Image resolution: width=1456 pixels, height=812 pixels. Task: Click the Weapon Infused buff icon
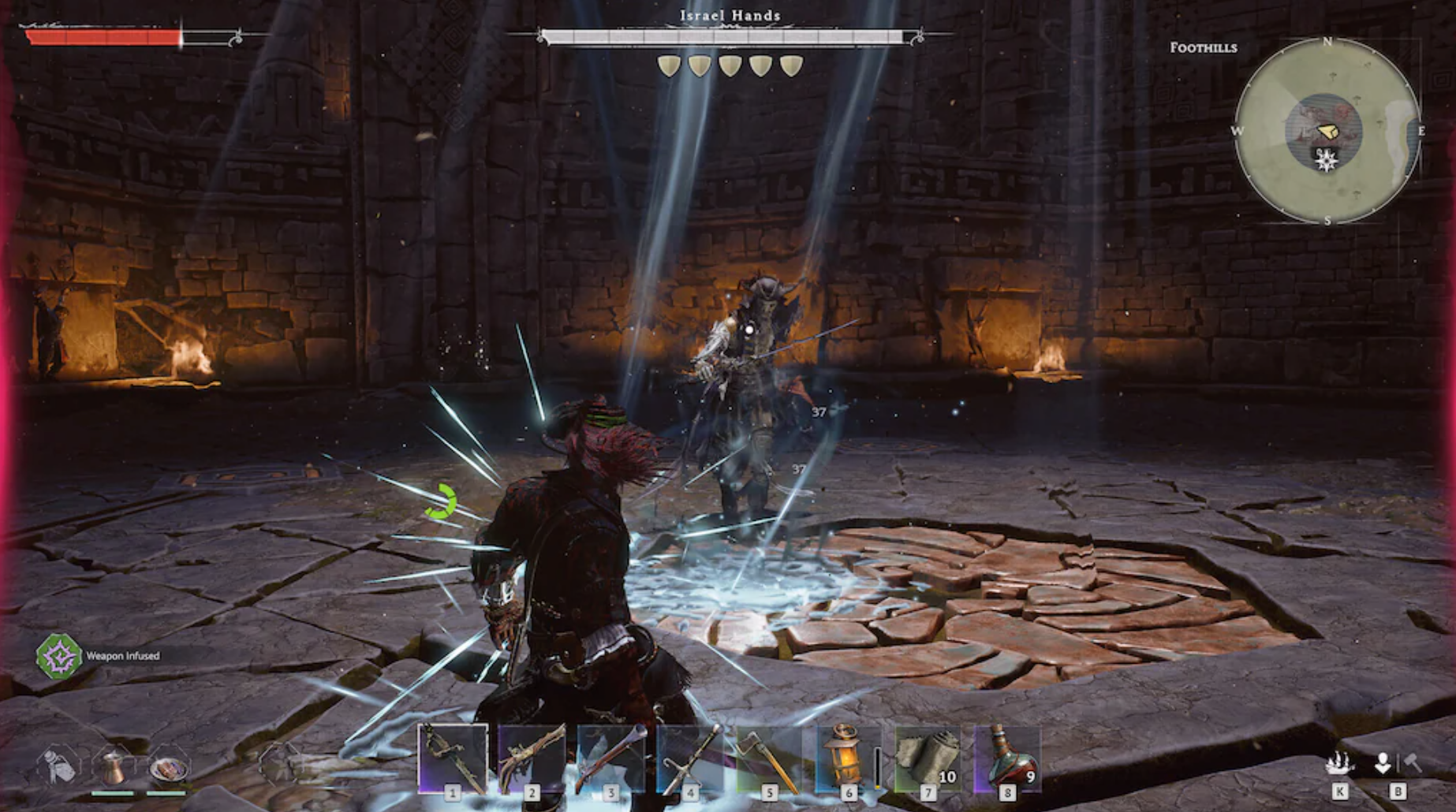58,656
